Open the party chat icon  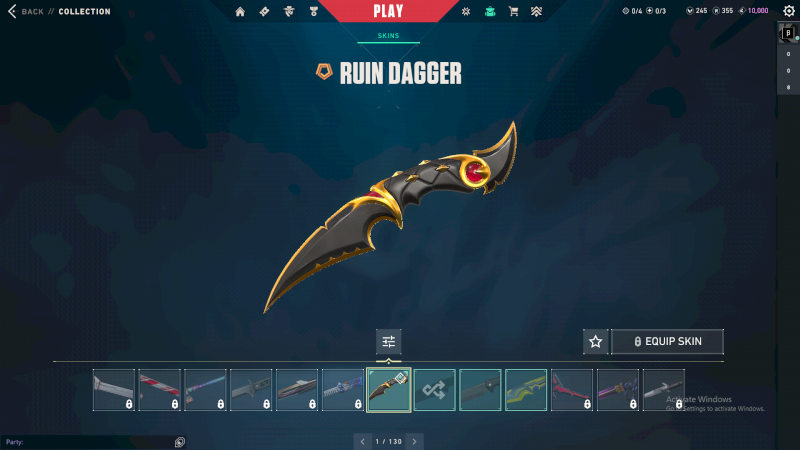[x=180, y=441]
